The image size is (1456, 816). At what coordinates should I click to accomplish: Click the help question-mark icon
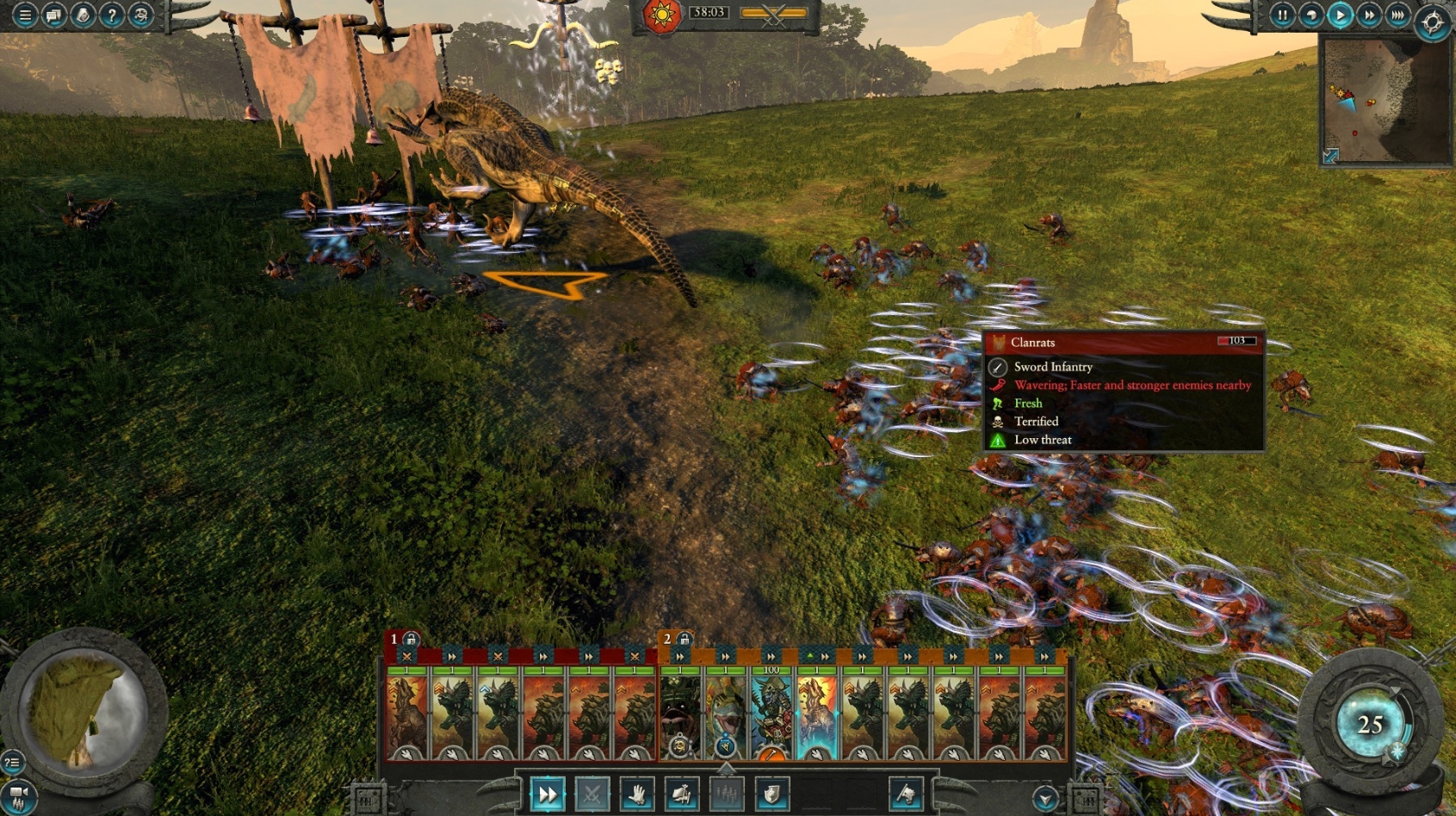point(110,15)
